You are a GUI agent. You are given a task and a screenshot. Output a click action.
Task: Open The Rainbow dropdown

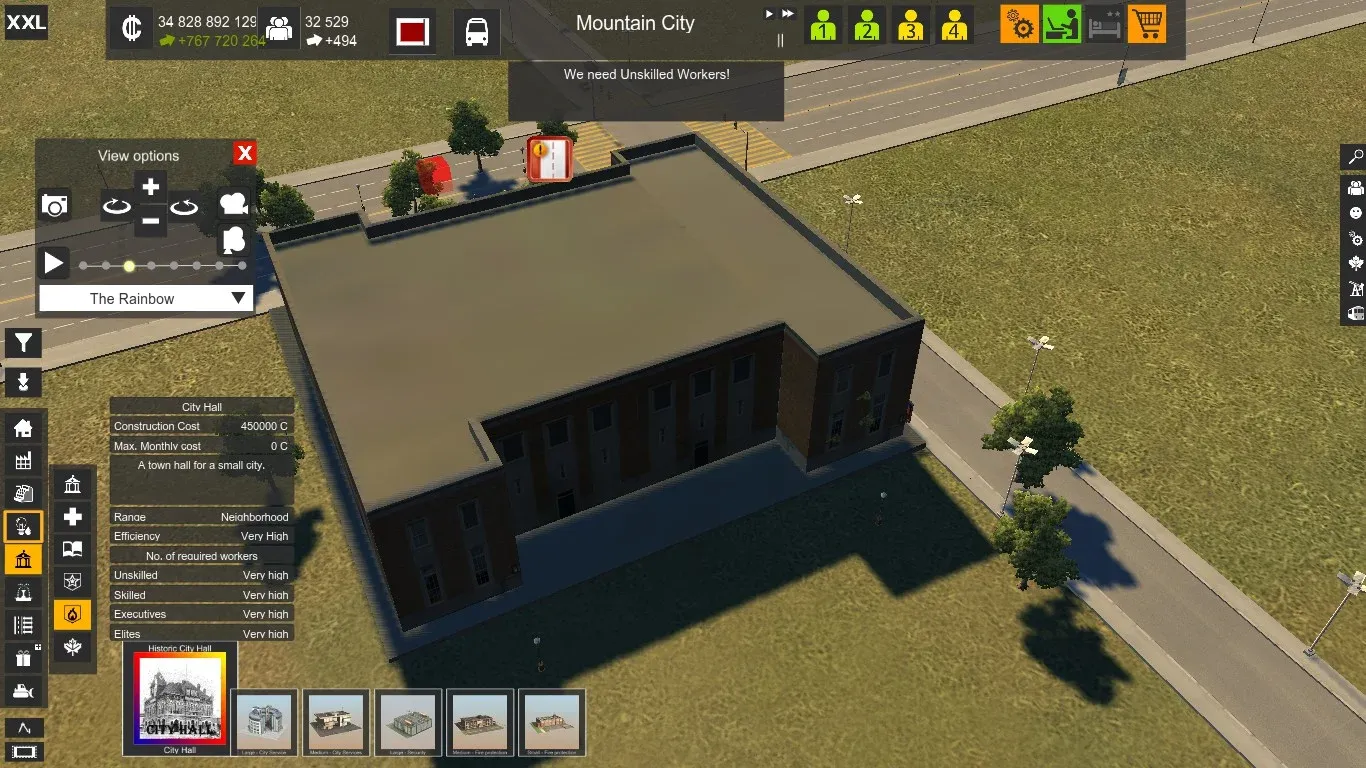tap(146, 298)
